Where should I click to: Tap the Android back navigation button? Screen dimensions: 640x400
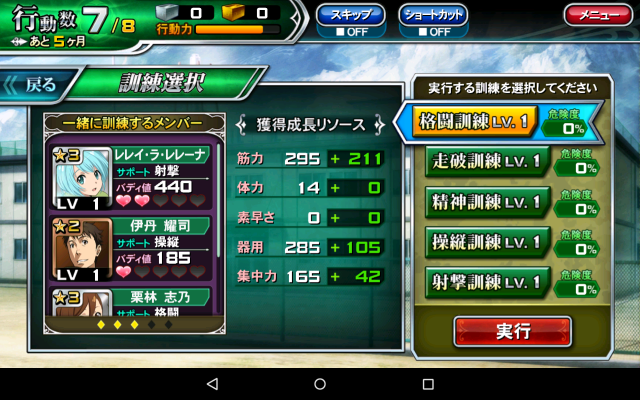(x=211, y=384)
